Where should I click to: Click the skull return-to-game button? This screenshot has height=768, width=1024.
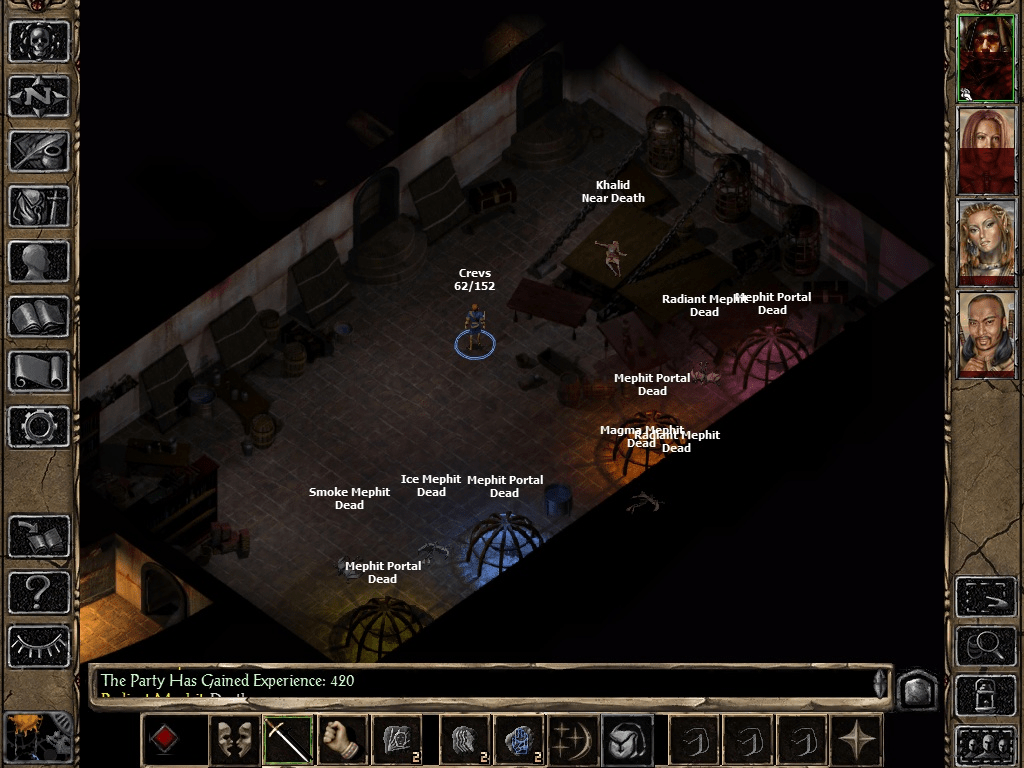[x=40, y=42]
